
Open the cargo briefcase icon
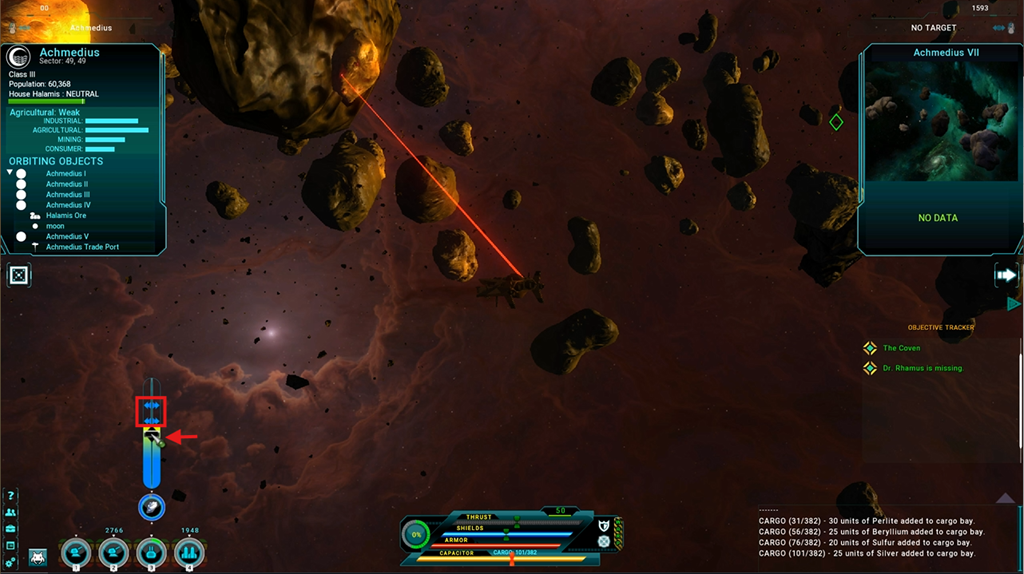11,528
